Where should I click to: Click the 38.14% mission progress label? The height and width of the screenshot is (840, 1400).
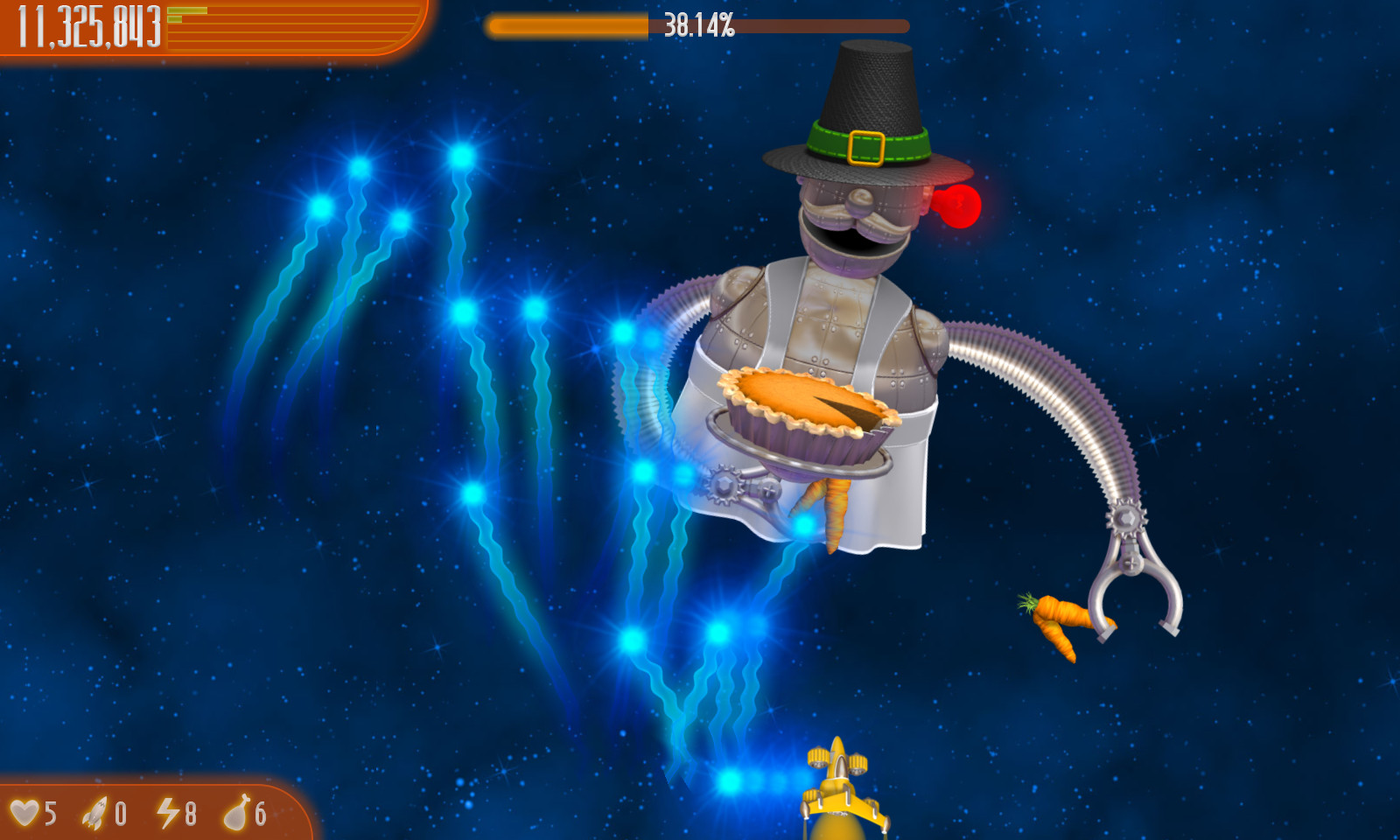pyautogui.click(x=698, y=25)
